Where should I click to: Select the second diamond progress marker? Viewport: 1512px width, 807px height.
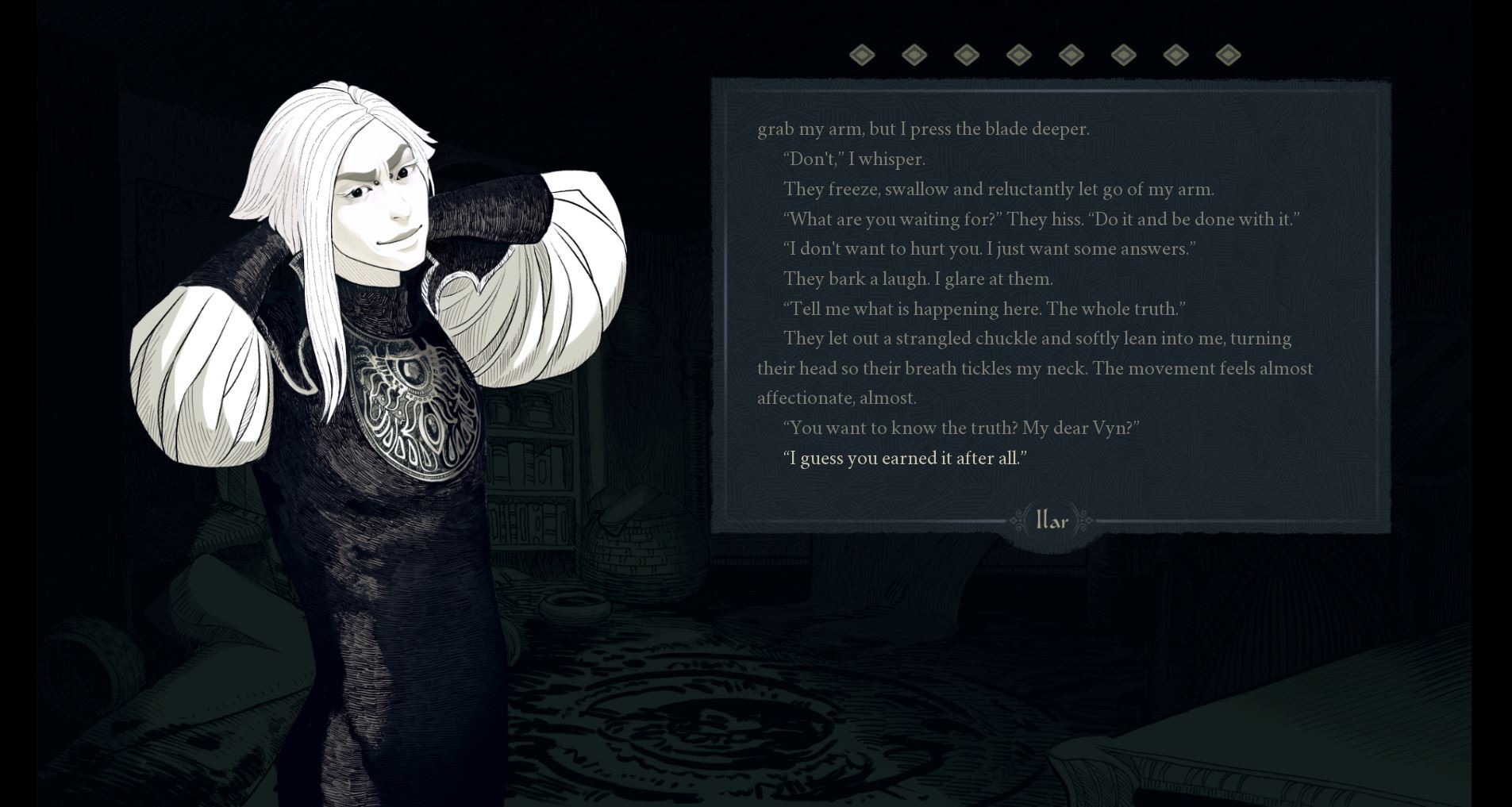point(914,54)
